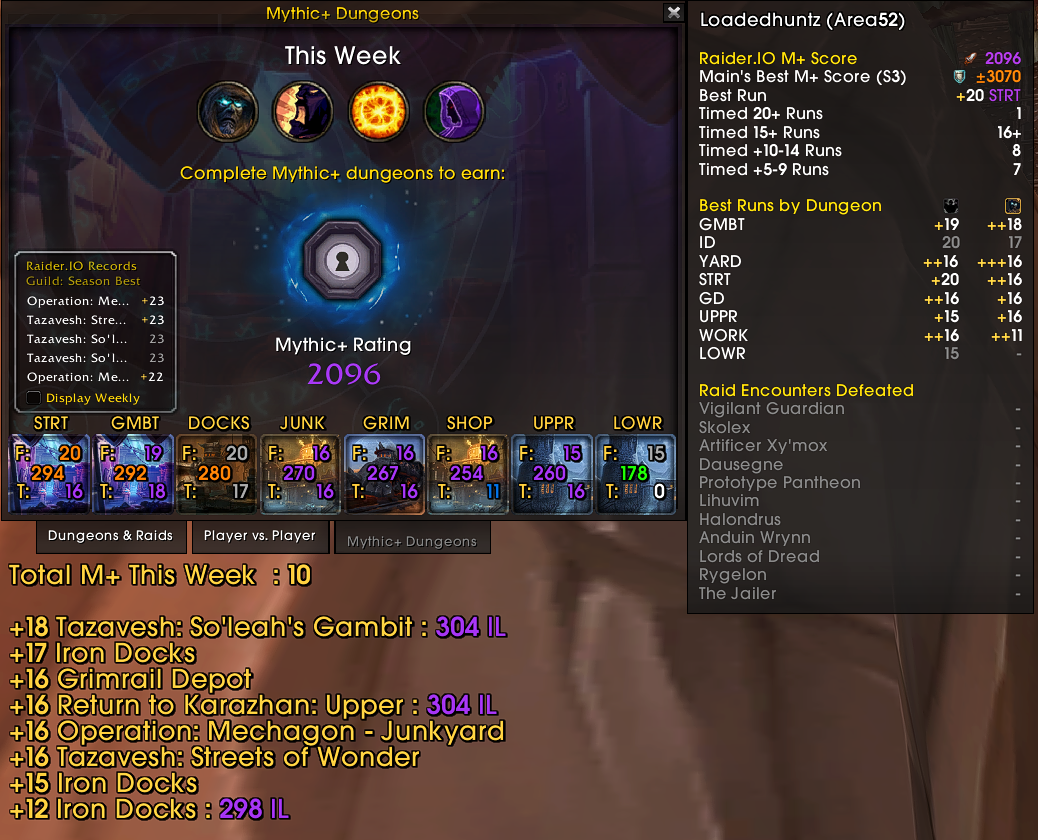Select the LOWR dungeon tile
The height and width of the screenshot is (840, 1038).
(637, 473)
